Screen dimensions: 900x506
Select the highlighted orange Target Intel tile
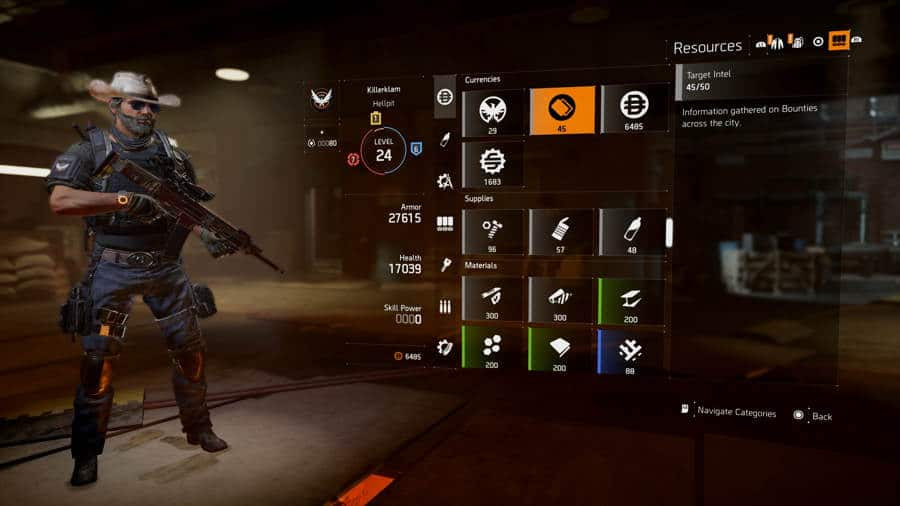point(562,109)
